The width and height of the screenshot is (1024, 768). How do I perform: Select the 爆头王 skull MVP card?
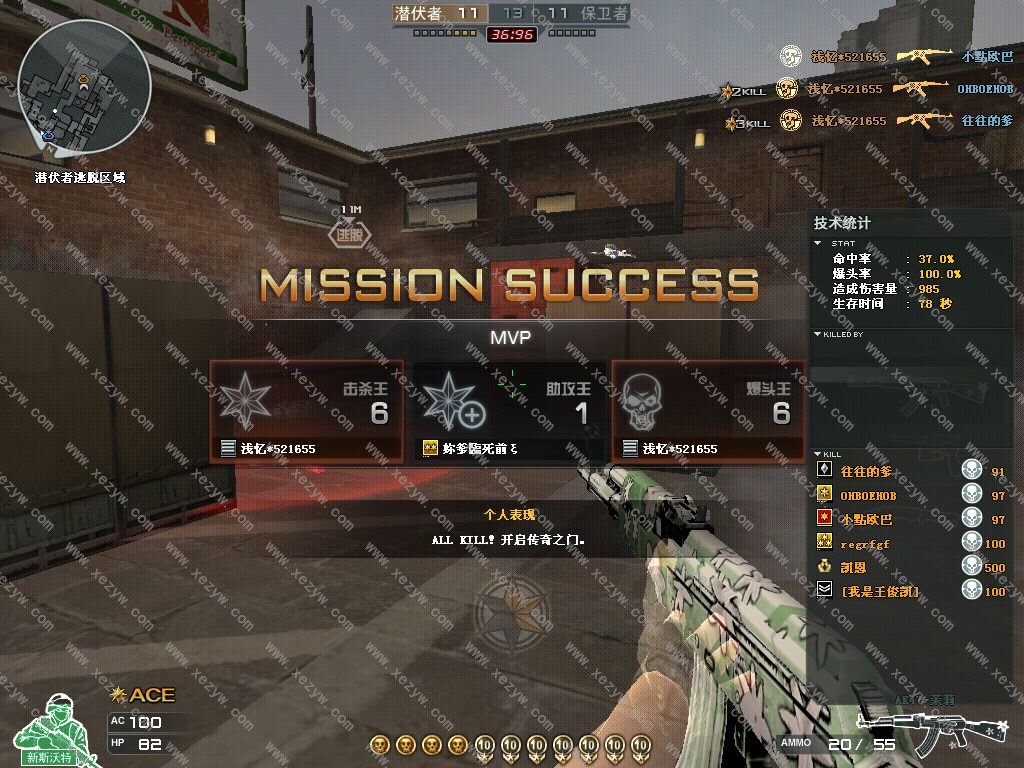pyautogui.click(x=708, y=410)
